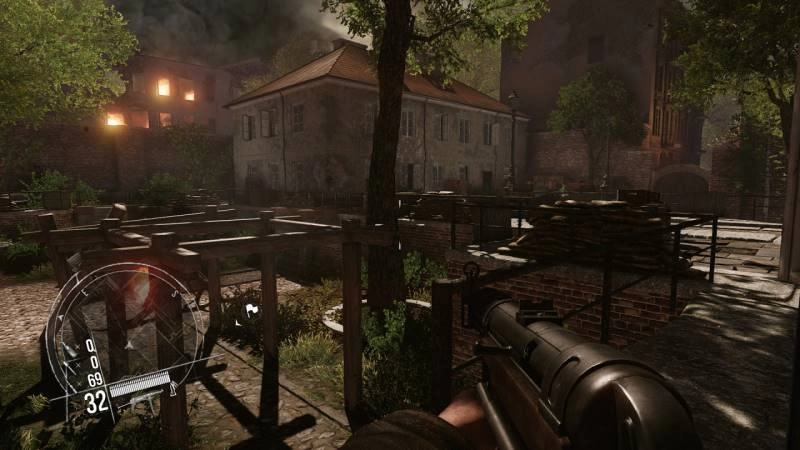Select the grenade icon on the HUD
This screenshot has width=800, height=450.
point(70,350)
